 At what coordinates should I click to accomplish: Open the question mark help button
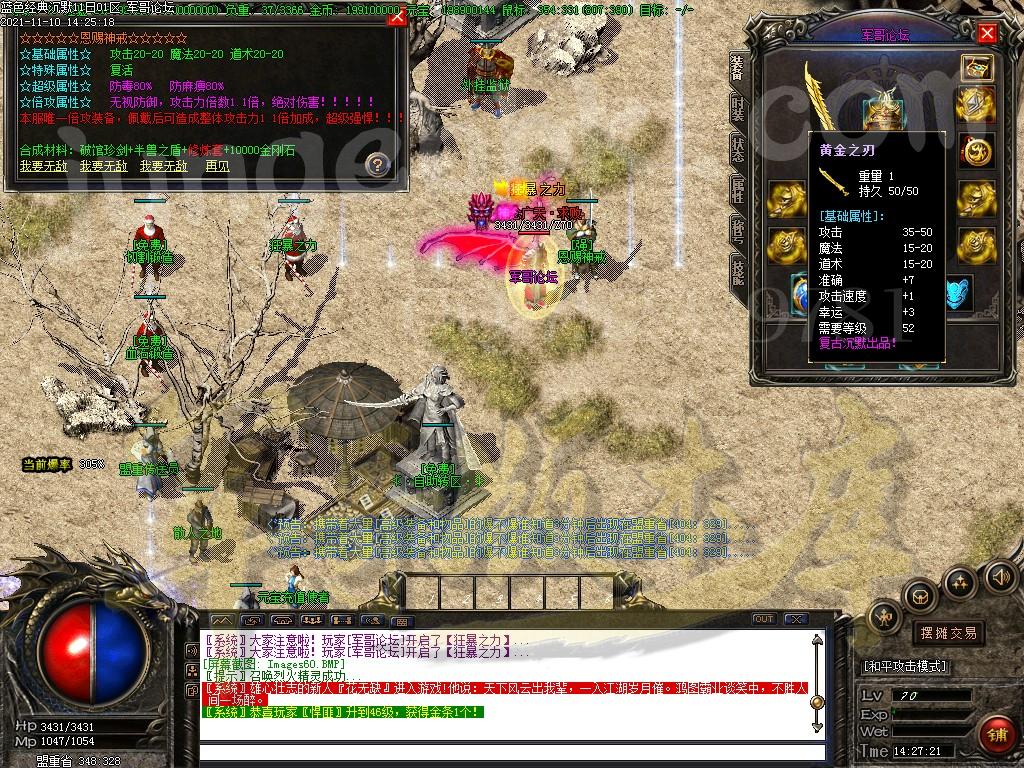[x=377, y=164]
